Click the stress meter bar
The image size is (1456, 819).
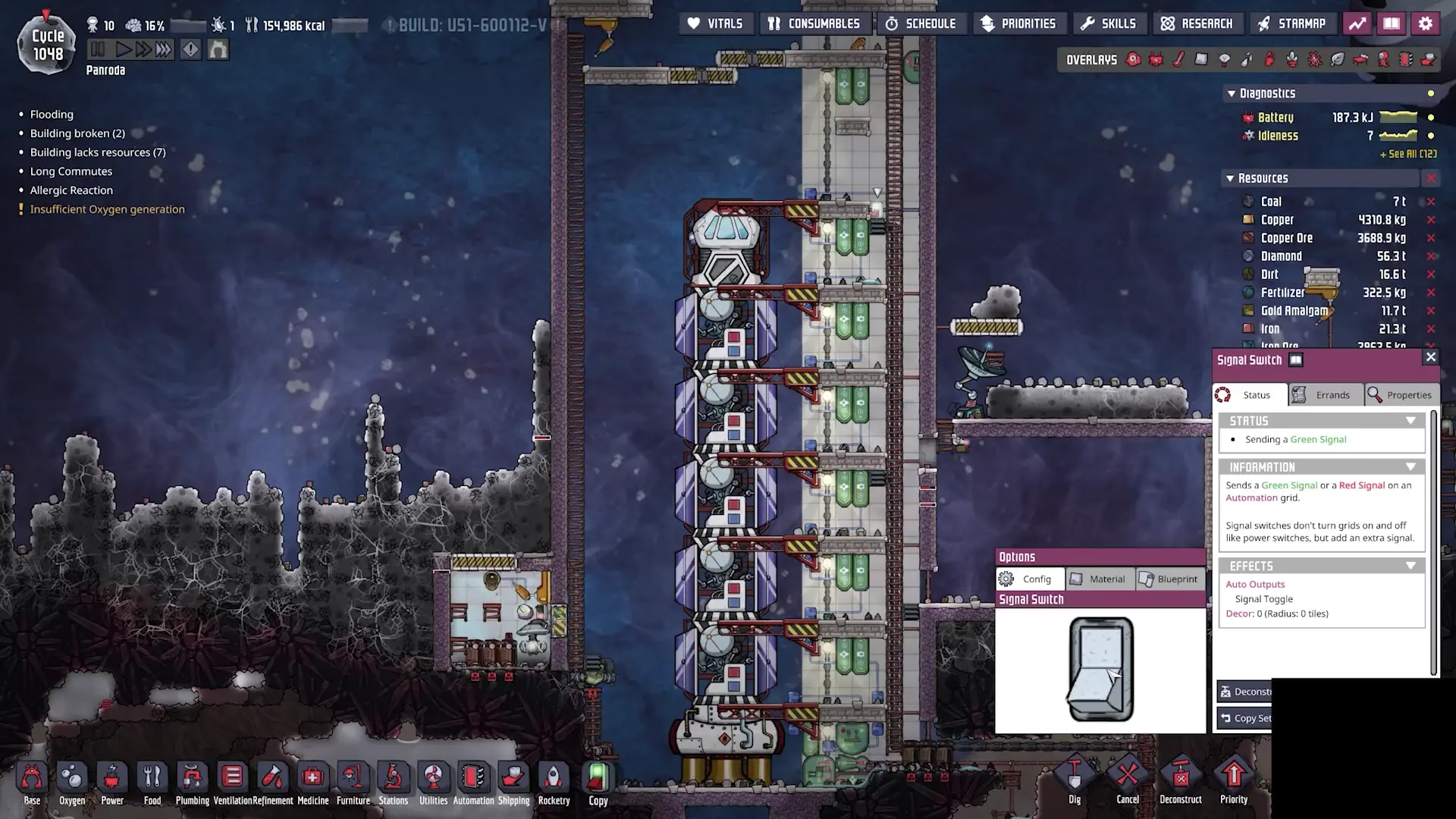[187, 25]
